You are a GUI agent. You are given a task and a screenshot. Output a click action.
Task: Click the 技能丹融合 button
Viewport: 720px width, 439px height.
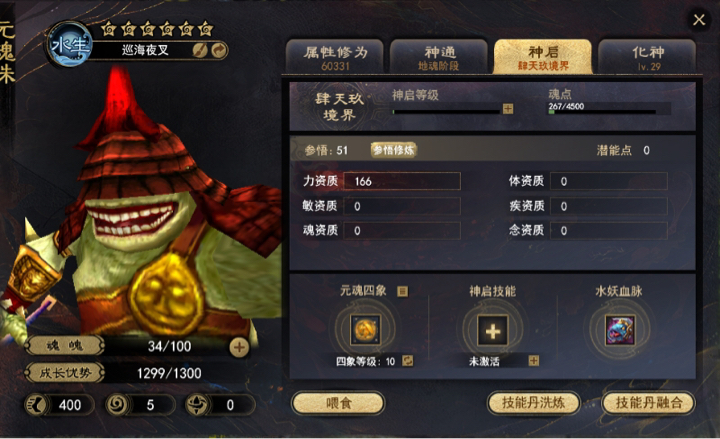(650, 402)
